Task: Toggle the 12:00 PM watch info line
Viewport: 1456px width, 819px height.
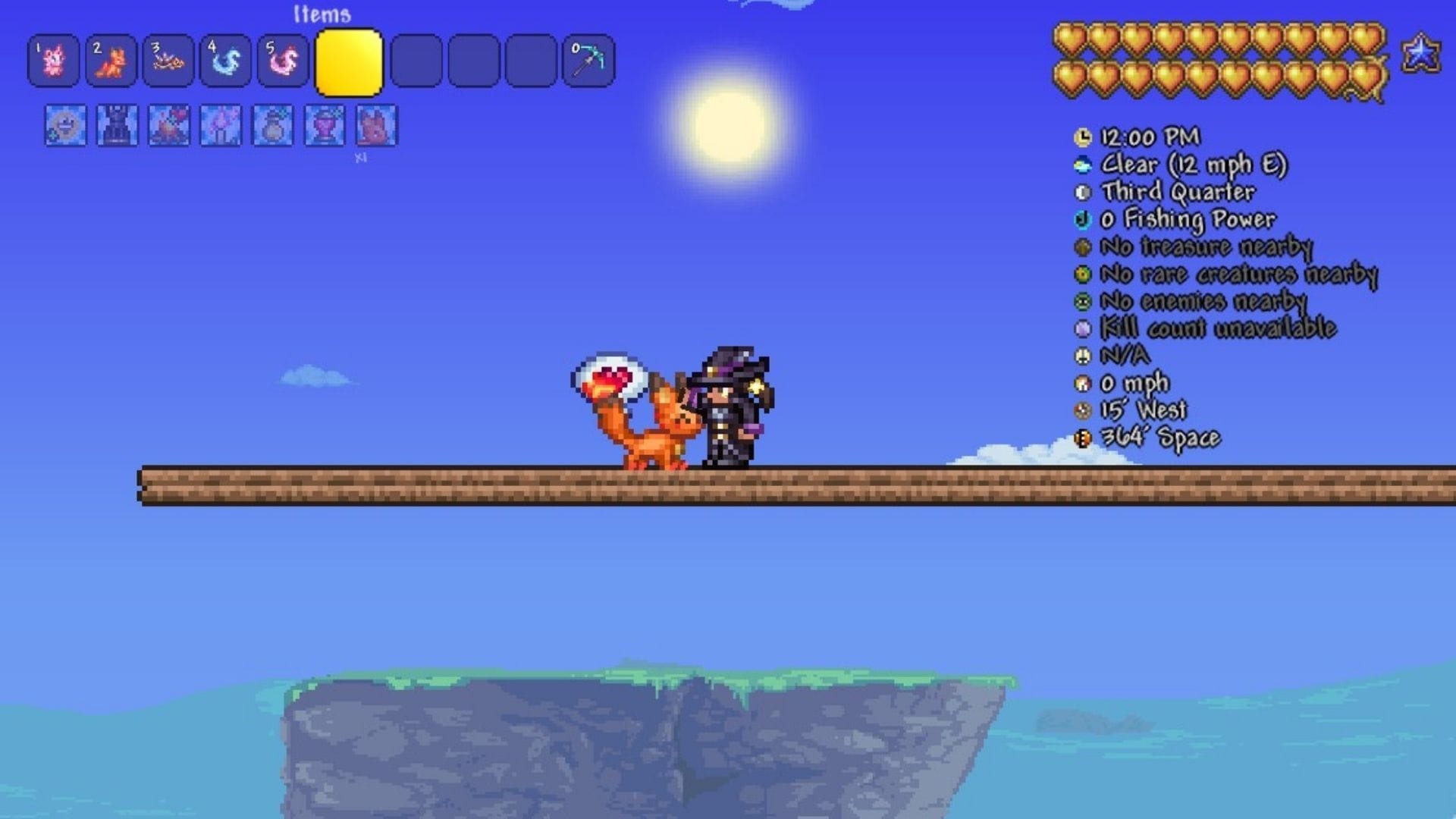Action: tap(1150, 137)
